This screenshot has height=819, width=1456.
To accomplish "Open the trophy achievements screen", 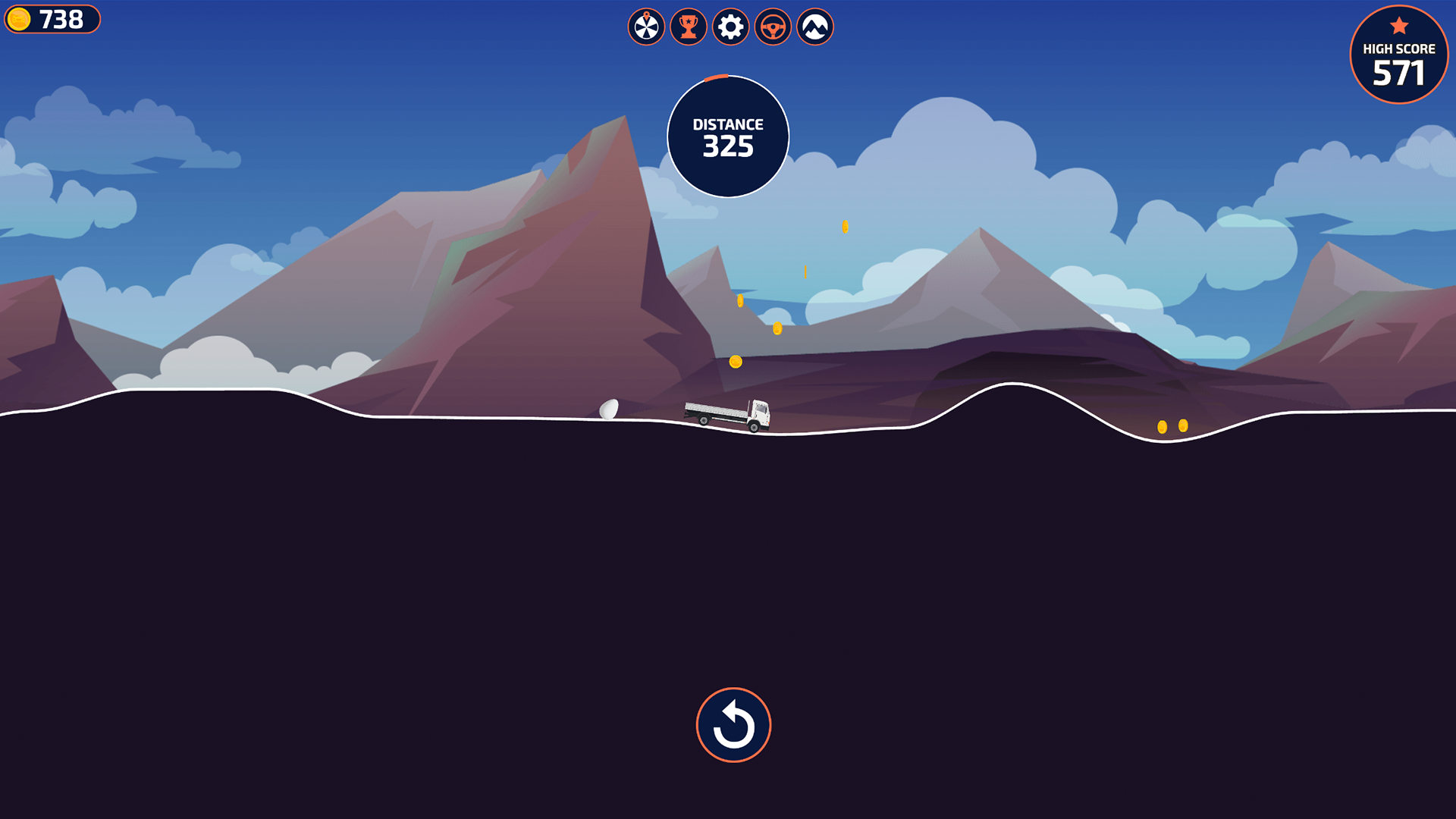I will pyautogui.click(x=689, y=27).
